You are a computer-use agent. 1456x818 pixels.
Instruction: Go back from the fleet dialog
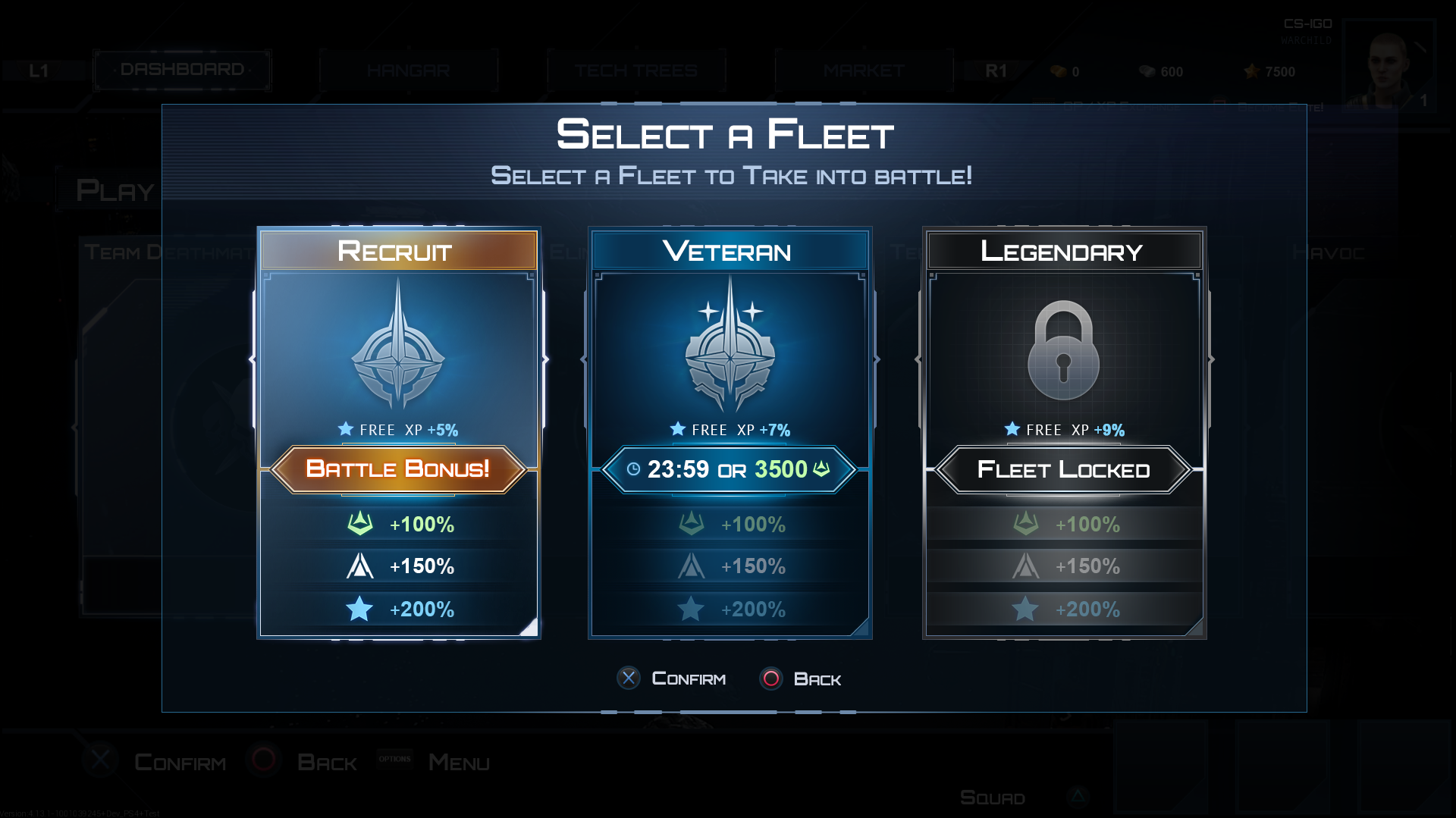click(801, 679)
